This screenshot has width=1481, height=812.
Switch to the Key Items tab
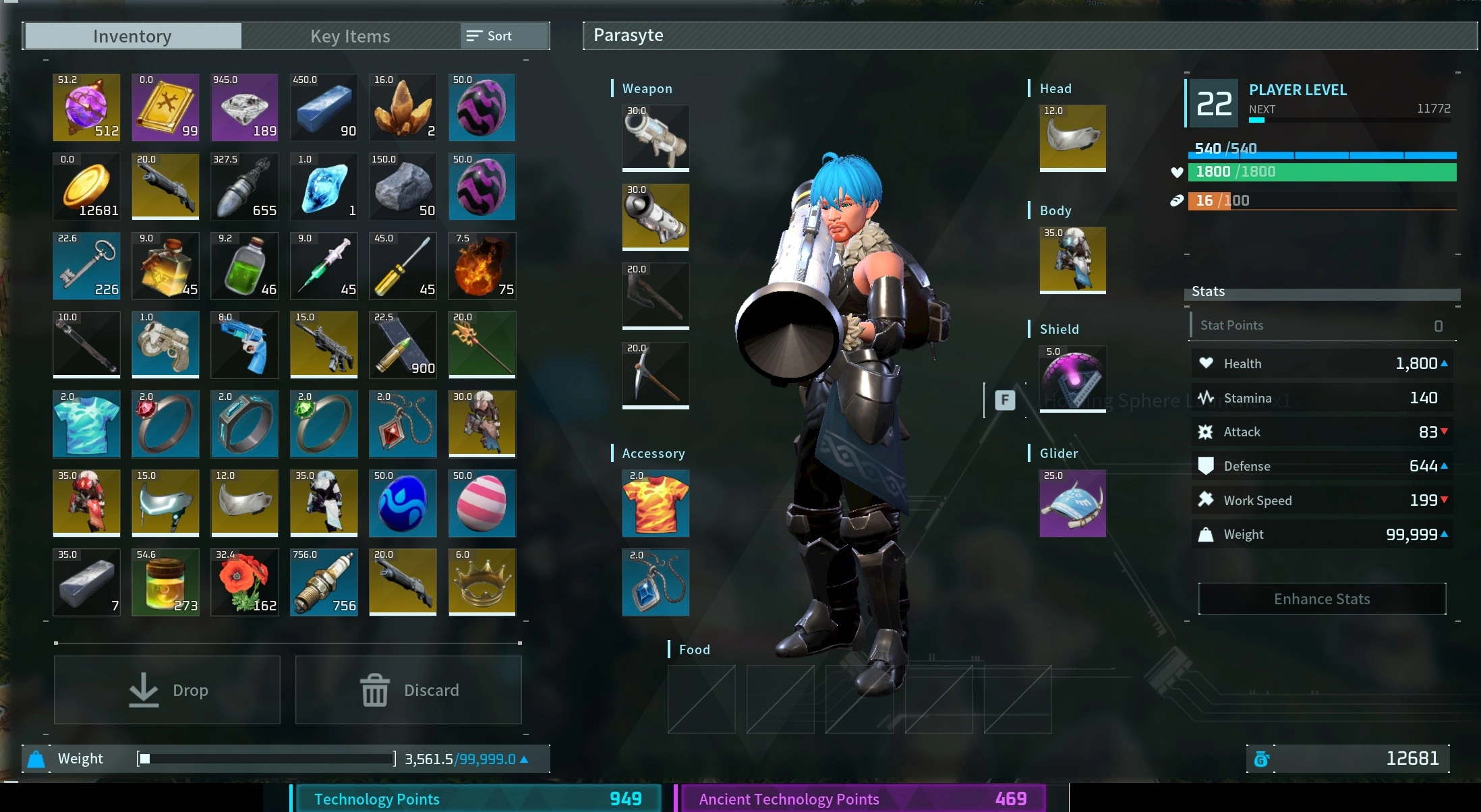350,36
